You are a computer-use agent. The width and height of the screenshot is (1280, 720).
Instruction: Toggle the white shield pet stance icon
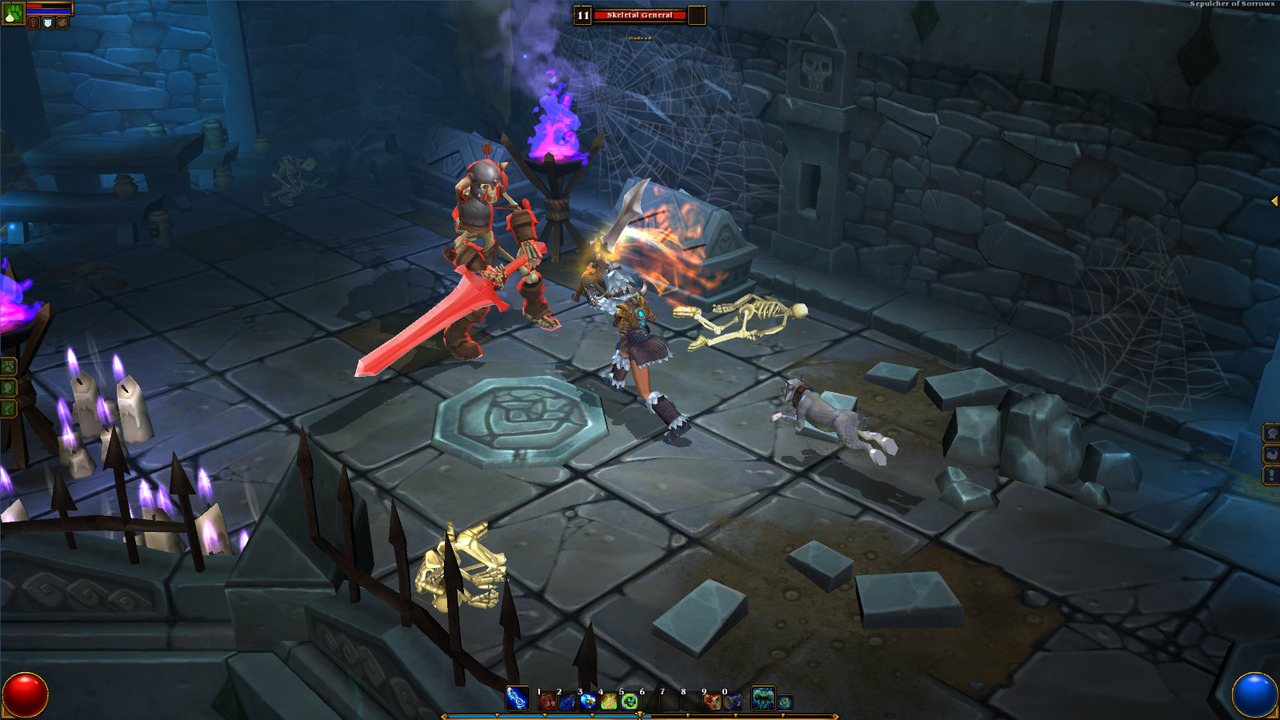pyautogui.click(x=47, y=22)
